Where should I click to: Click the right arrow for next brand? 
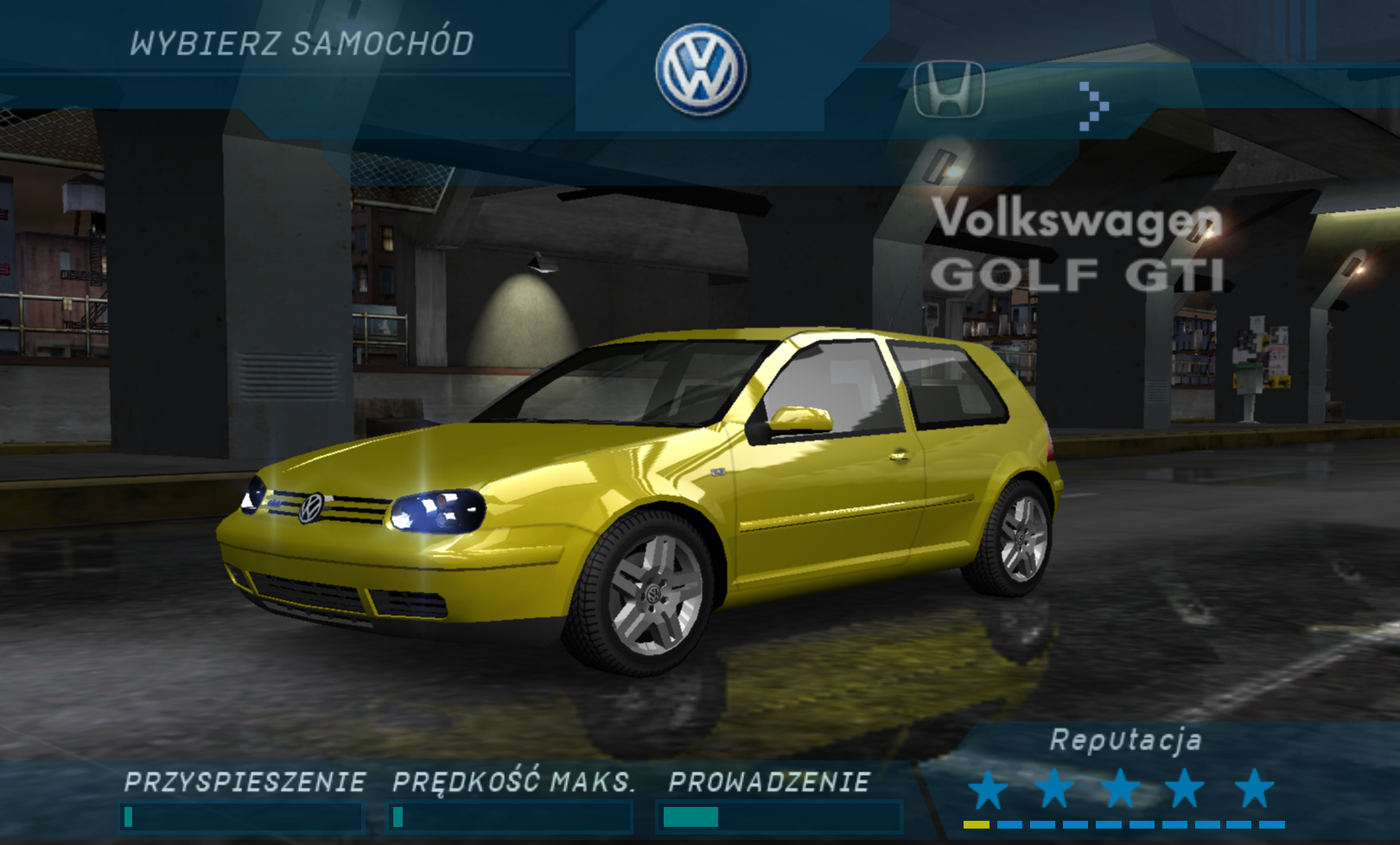[x=1093, y=106]
